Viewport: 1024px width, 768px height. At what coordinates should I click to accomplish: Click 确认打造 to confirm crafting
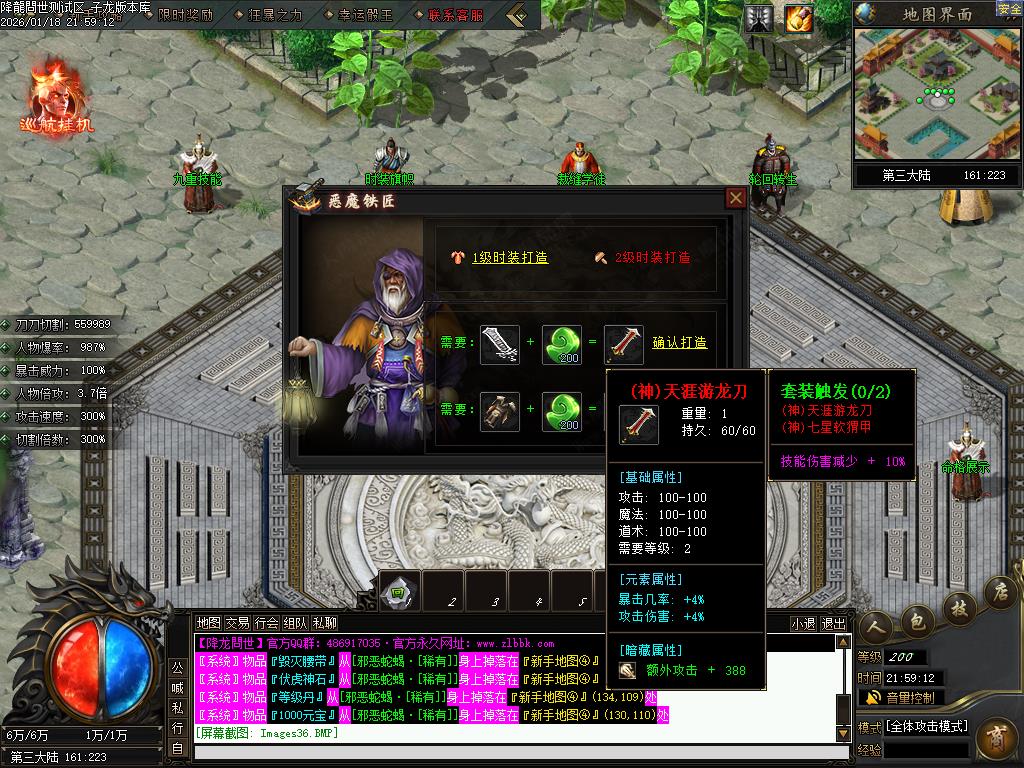(x=680, y=342)
